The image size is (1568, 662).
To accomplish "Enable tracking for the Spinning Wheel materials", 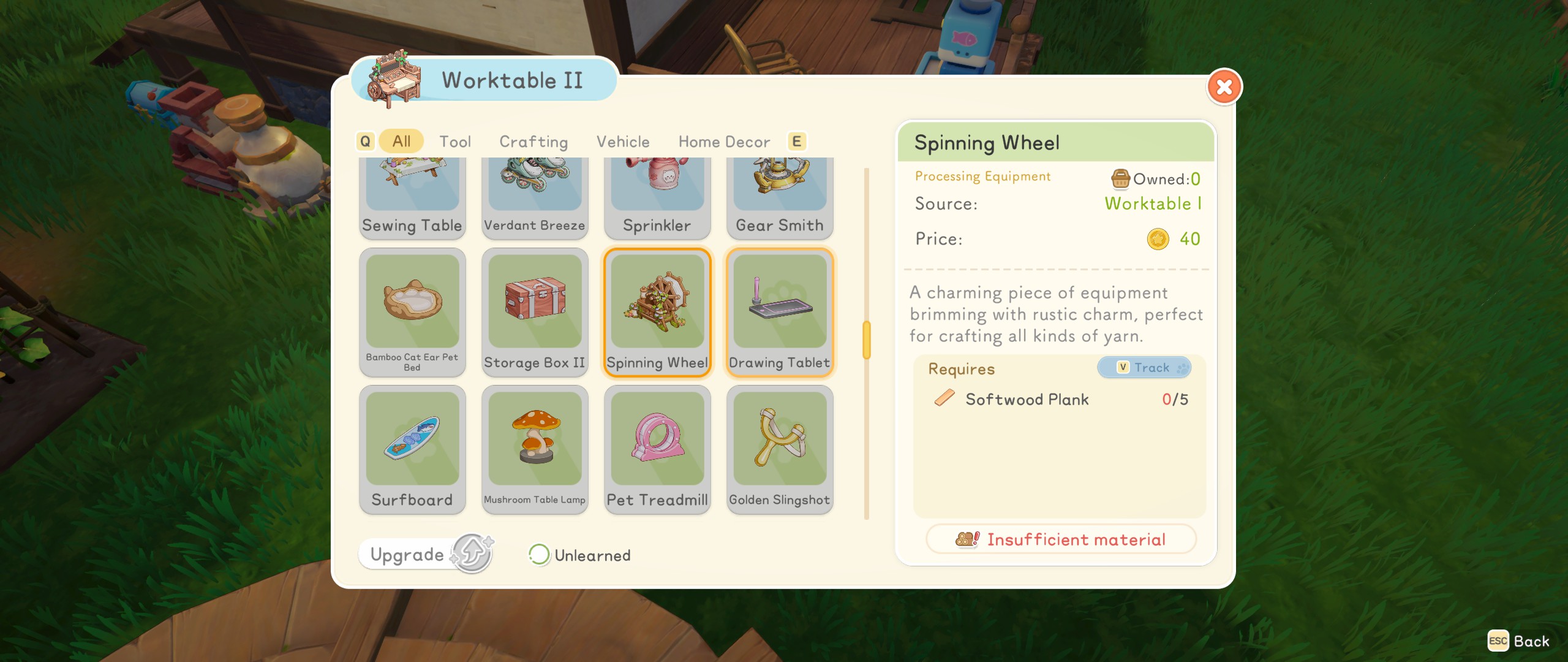I will [1144, 367].
